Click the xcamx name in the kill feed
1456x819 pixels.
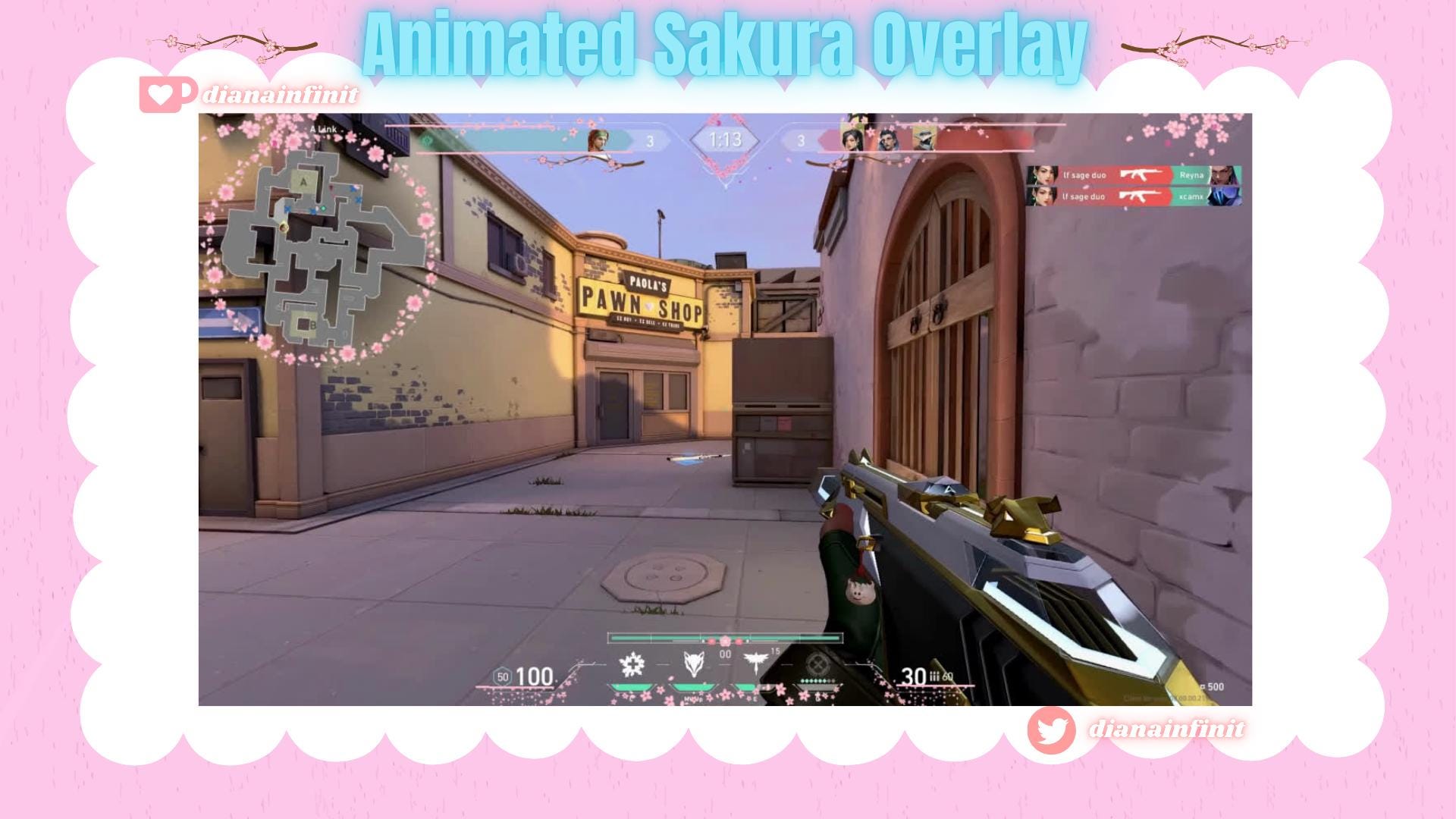click(x=1191, y=196)
